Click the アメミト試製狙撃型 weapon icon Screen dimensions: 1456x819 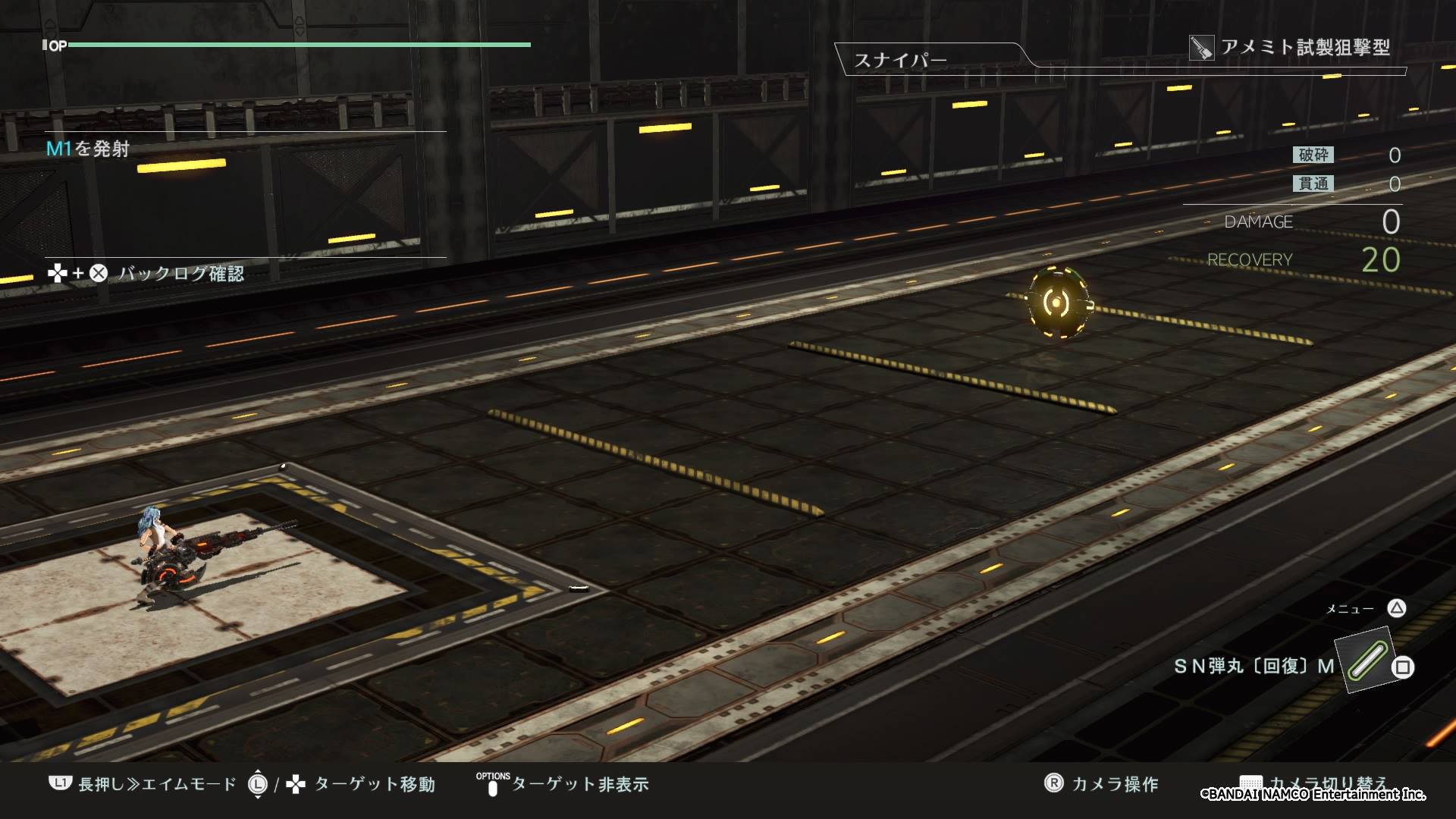coord(1201,48)
